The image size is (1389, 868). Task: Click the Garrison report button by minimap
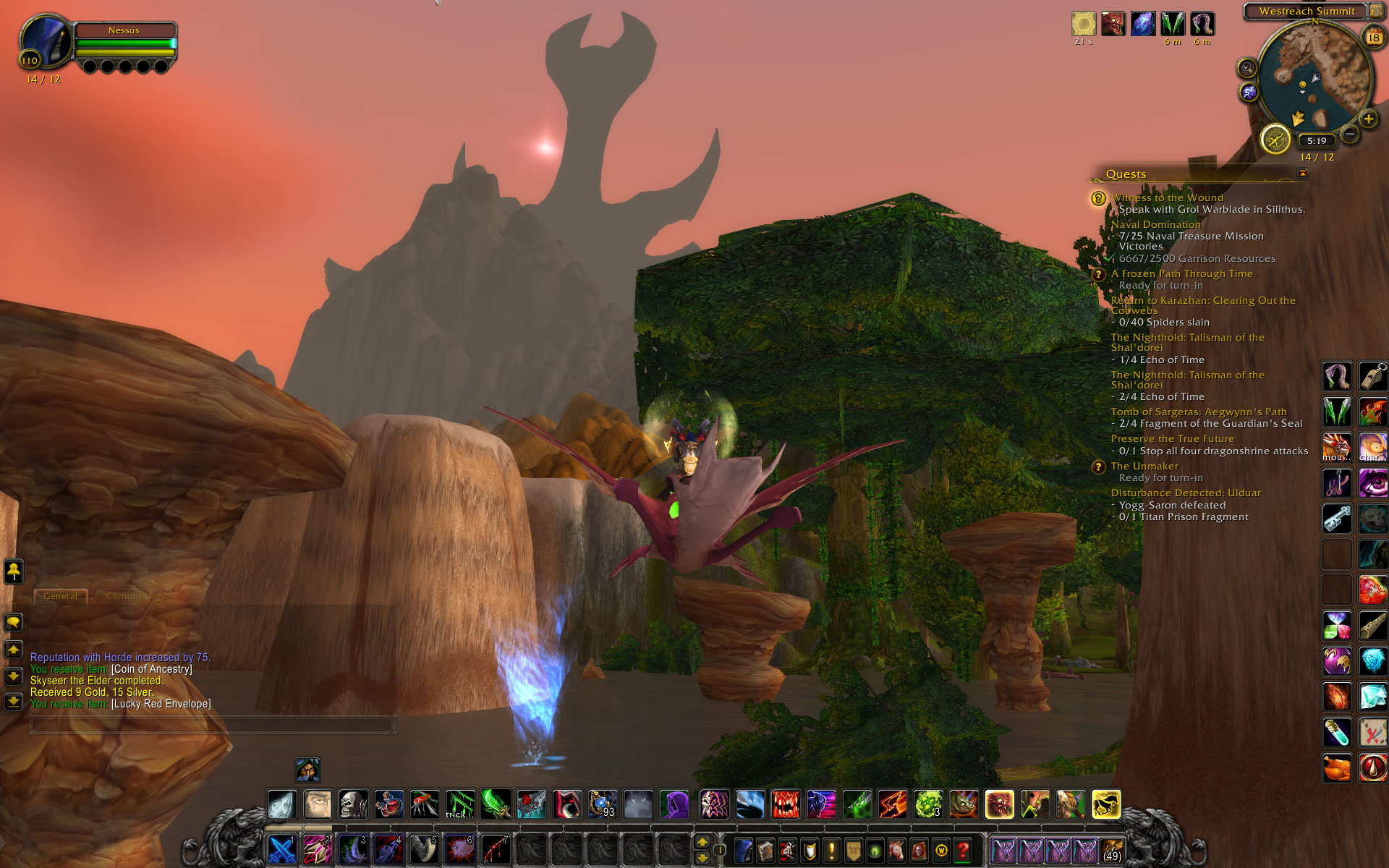1275,139
